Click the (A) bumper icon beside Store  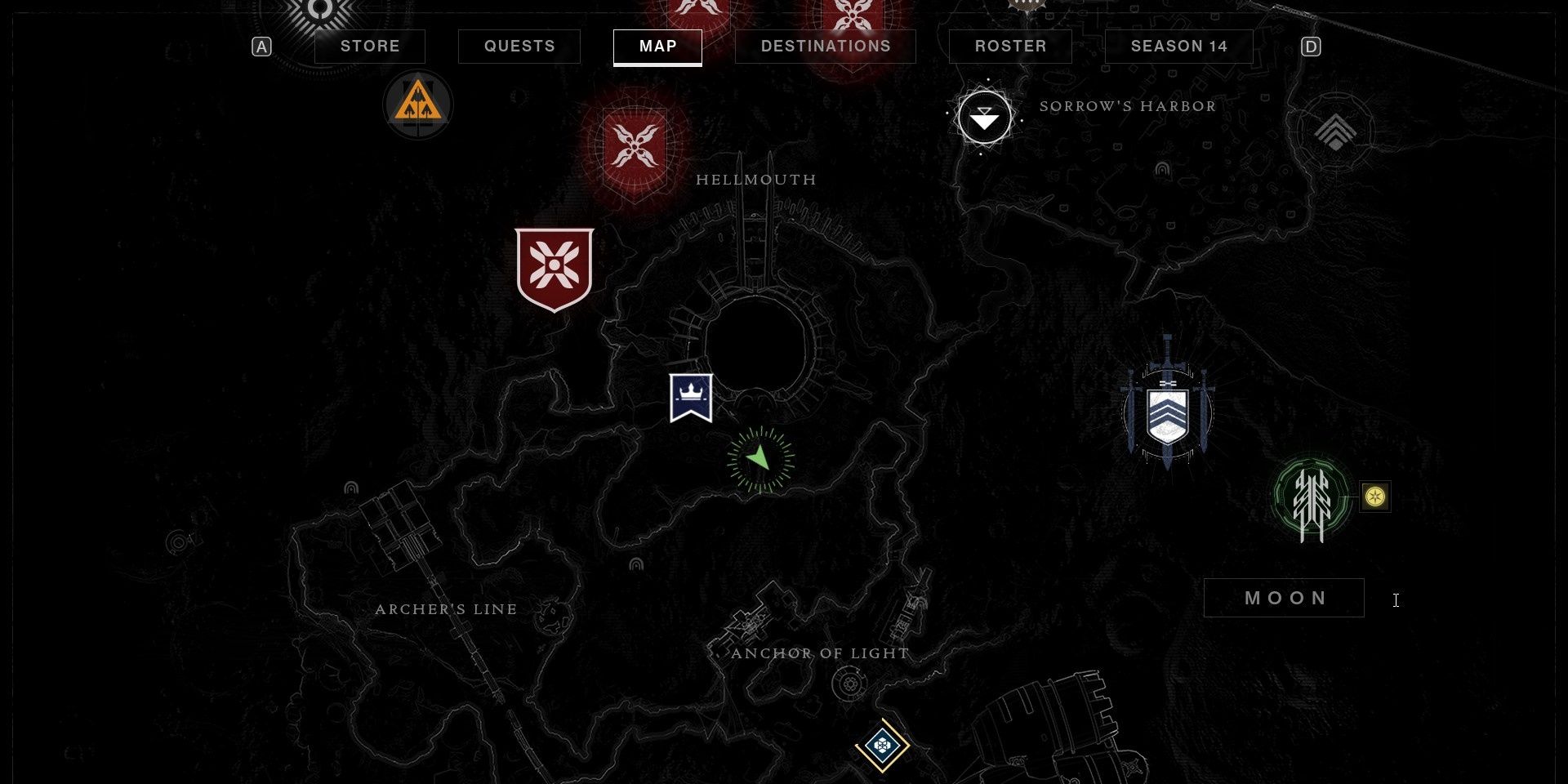click(x=261, y=47)
